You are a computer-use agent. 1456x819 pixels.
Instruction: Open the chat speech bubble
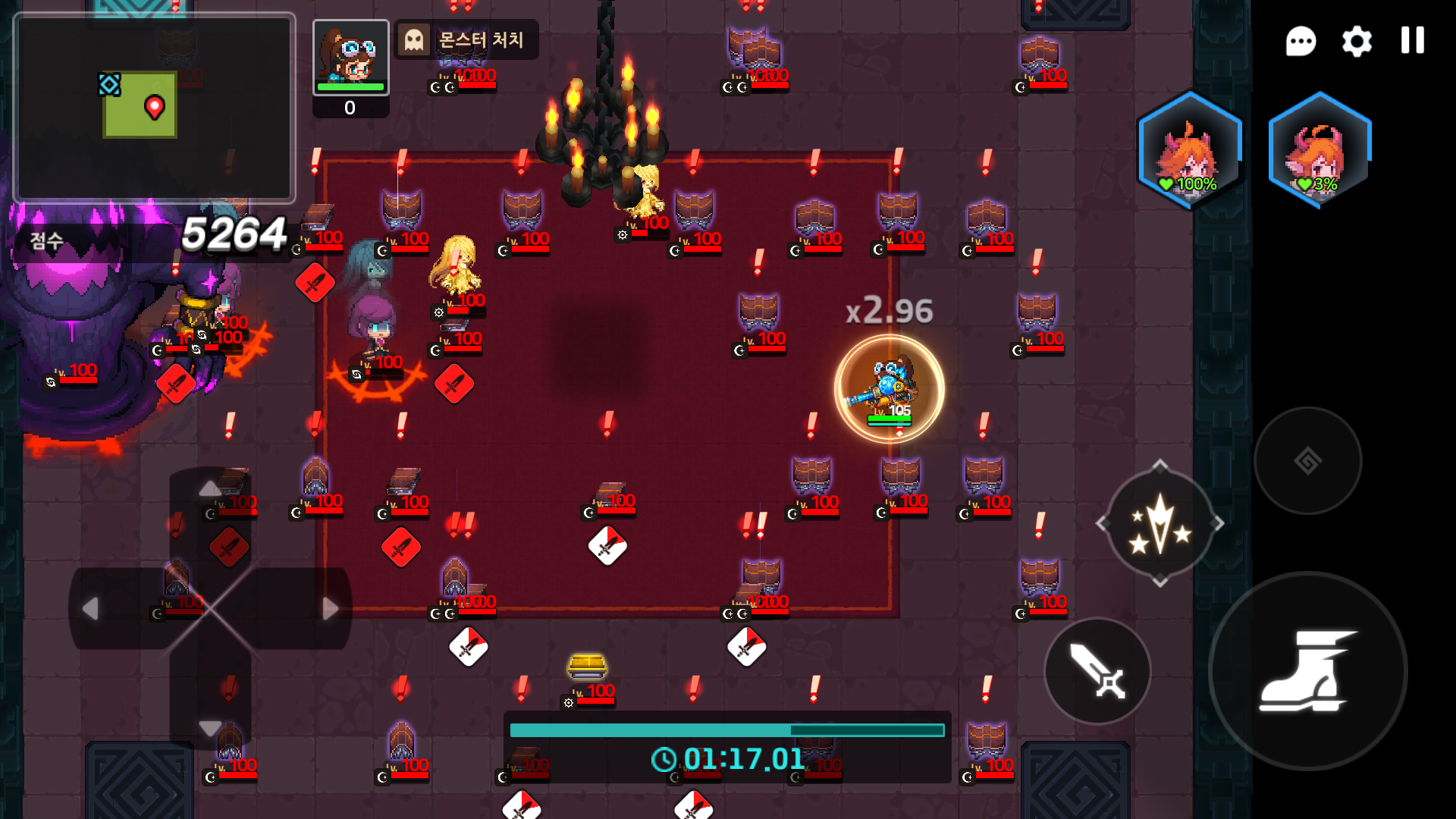click(x=1301, y=41)
